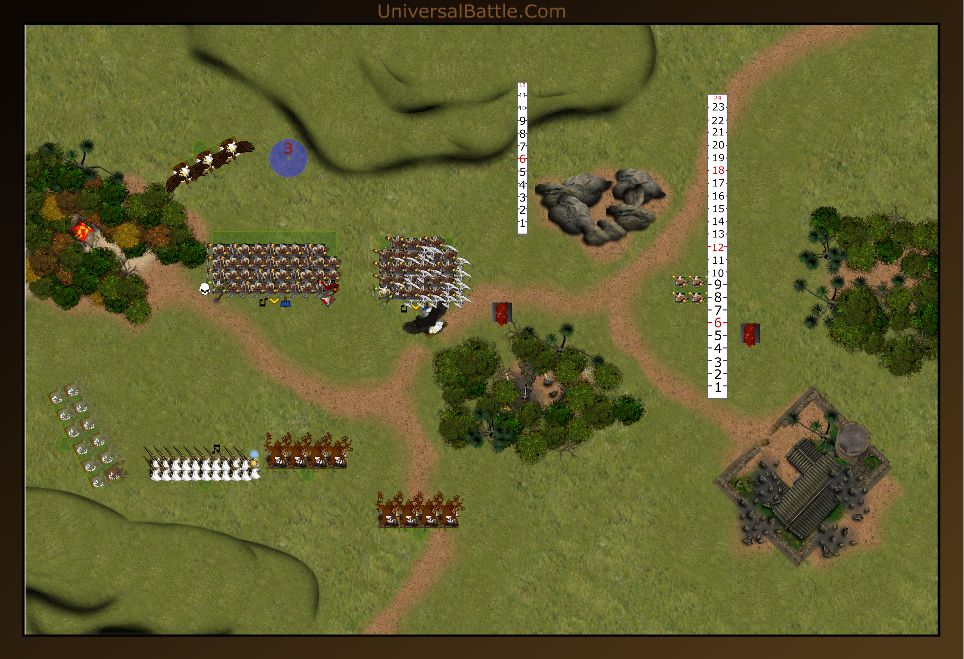
Task: Click the fire marker in the western forest
Action: (x=82, y=231)
